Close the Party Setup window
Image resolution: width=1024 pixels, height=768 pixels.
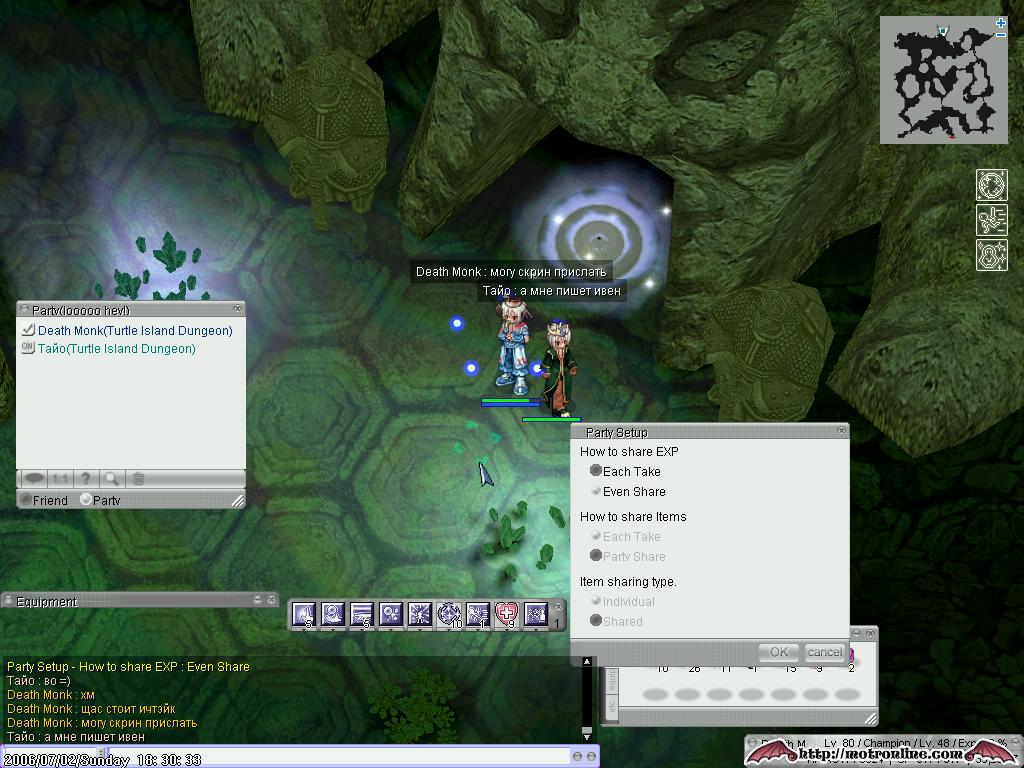click(841, 431)
